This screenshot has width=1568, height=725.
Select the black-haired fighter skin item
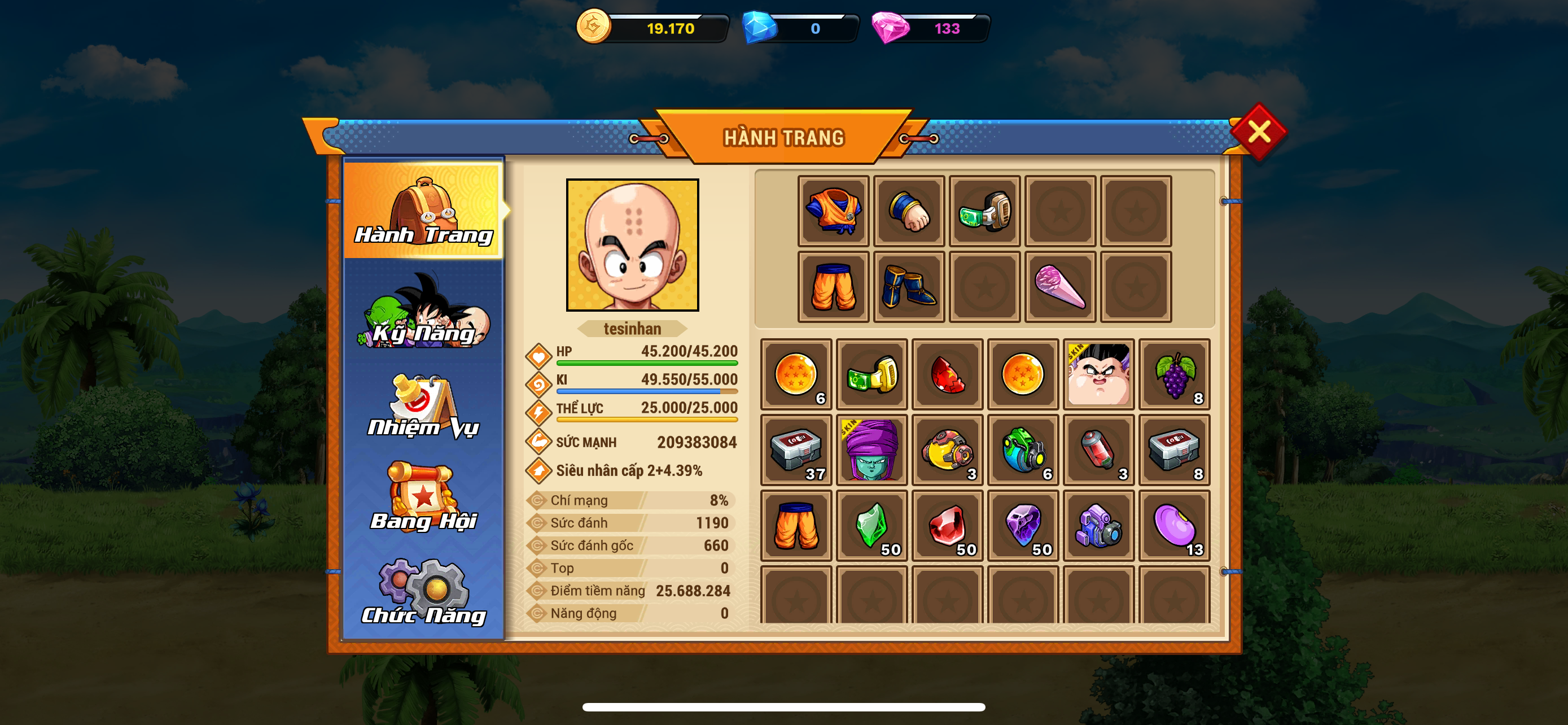coord(1099,374)
